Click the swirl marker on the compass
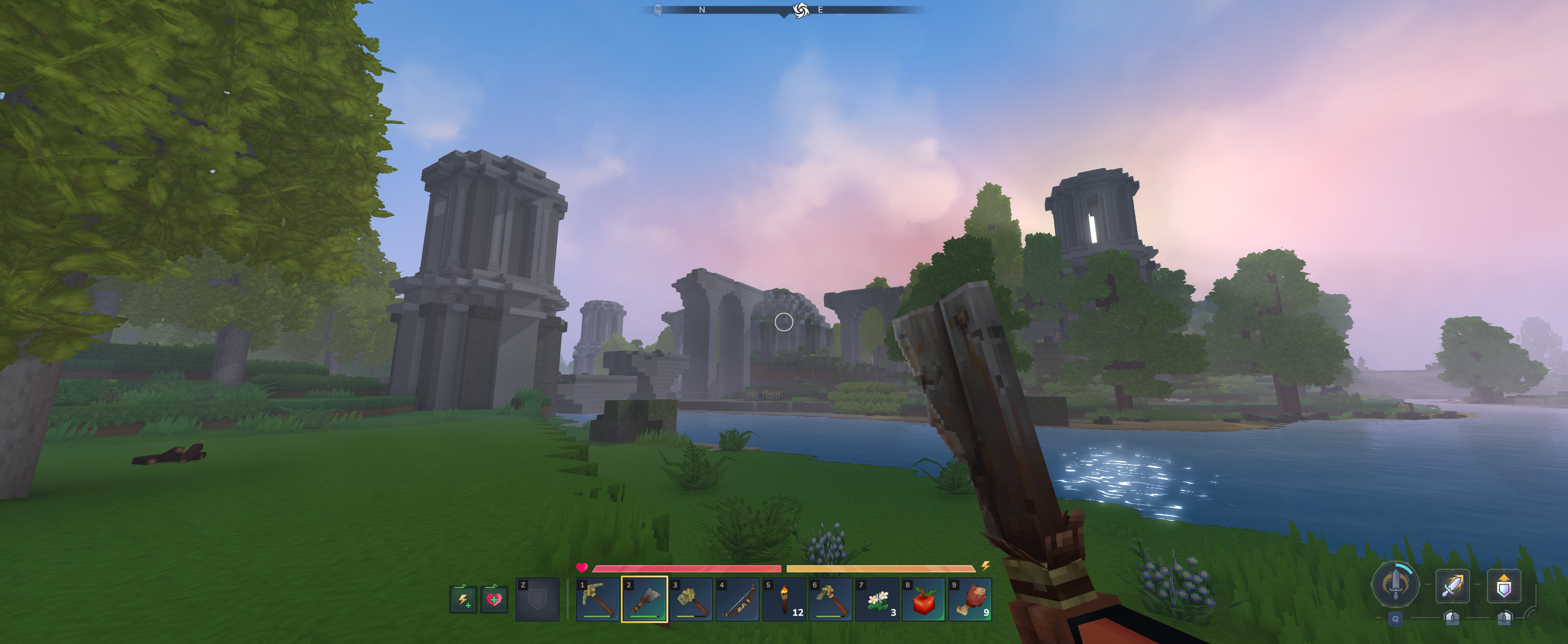 click(x=800, y=10)
